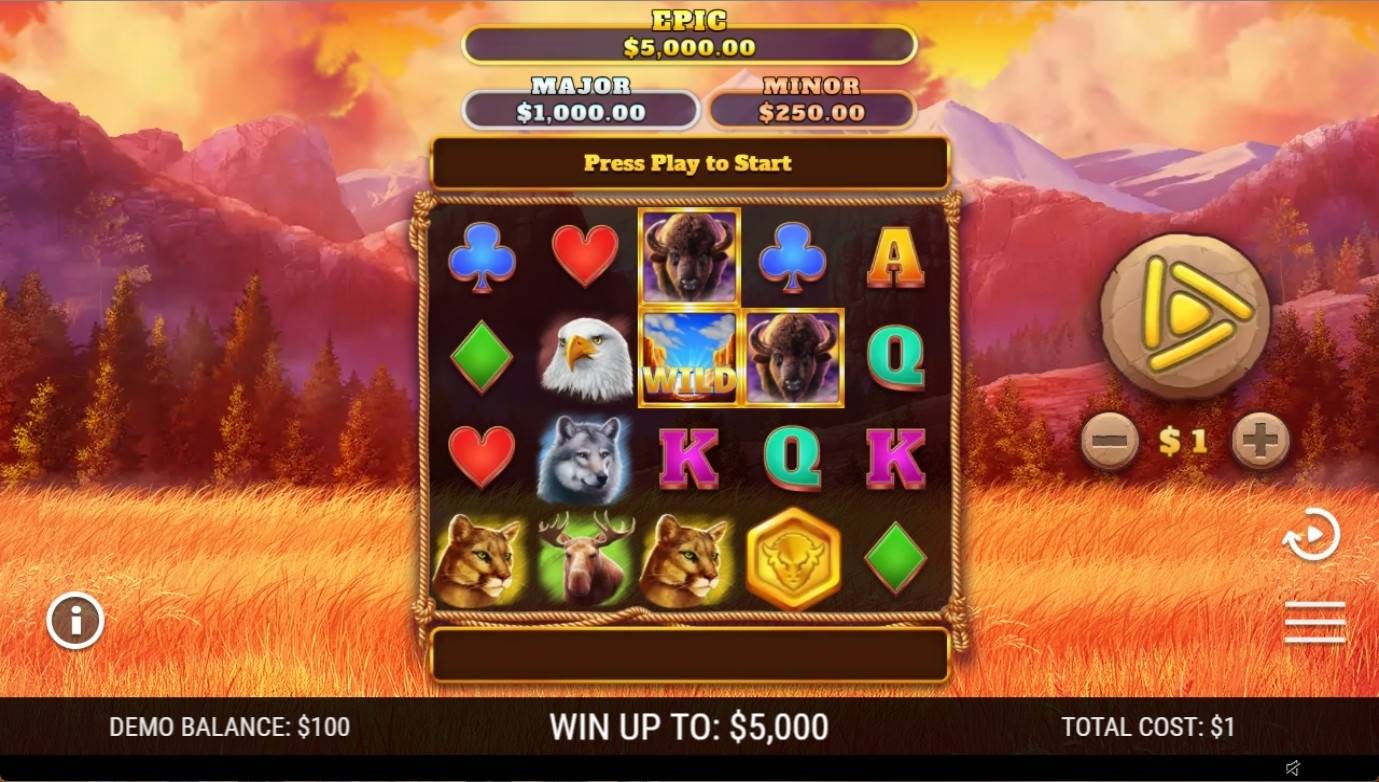Click the Press Play to Start banner
This screenshot has height=782, width=1379.
689,163
